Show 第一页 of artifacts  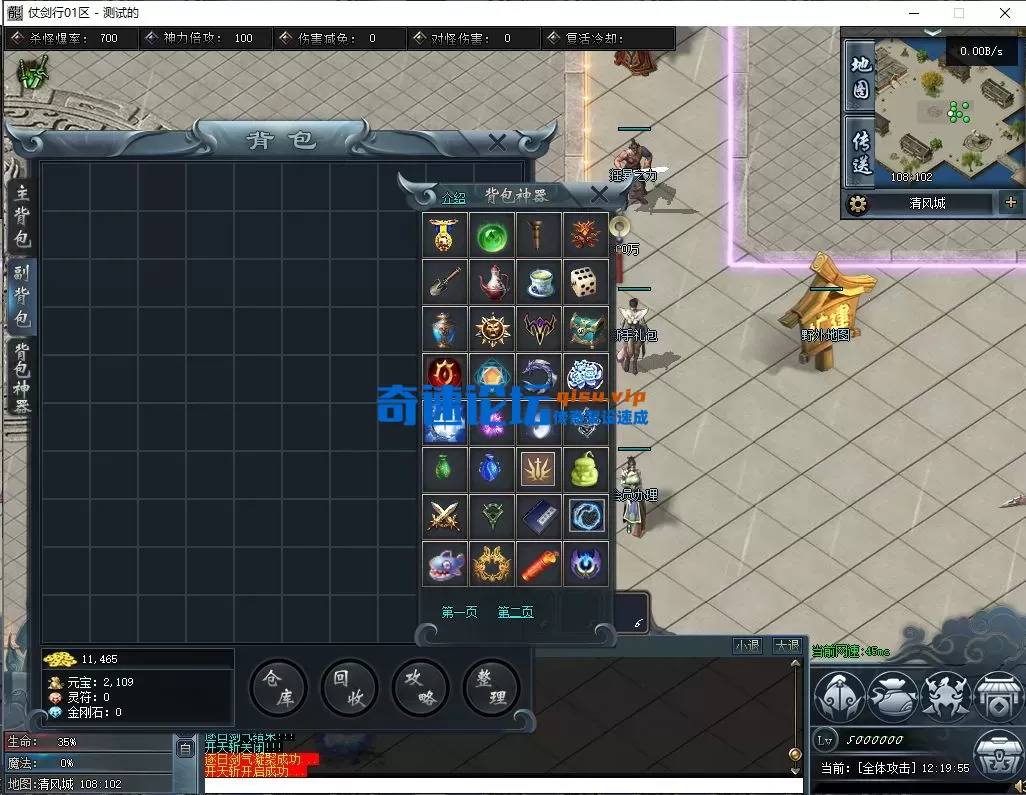(459, 612)
